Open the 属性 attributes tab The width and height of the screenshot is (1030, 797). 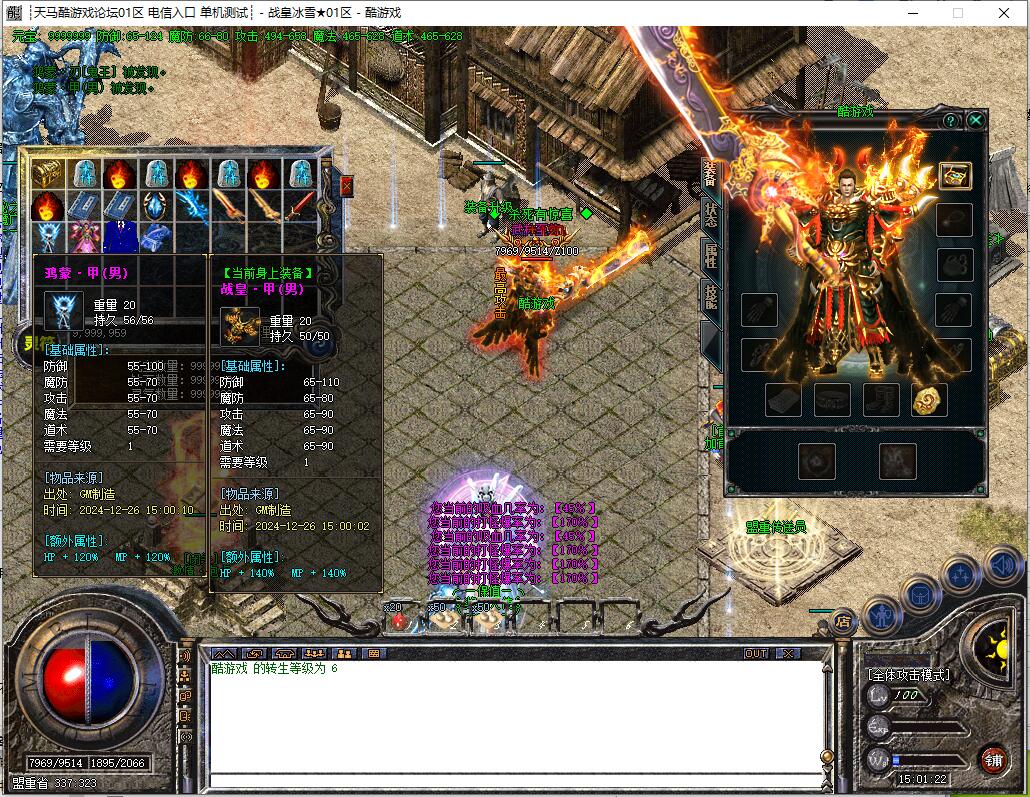(710, 255)
